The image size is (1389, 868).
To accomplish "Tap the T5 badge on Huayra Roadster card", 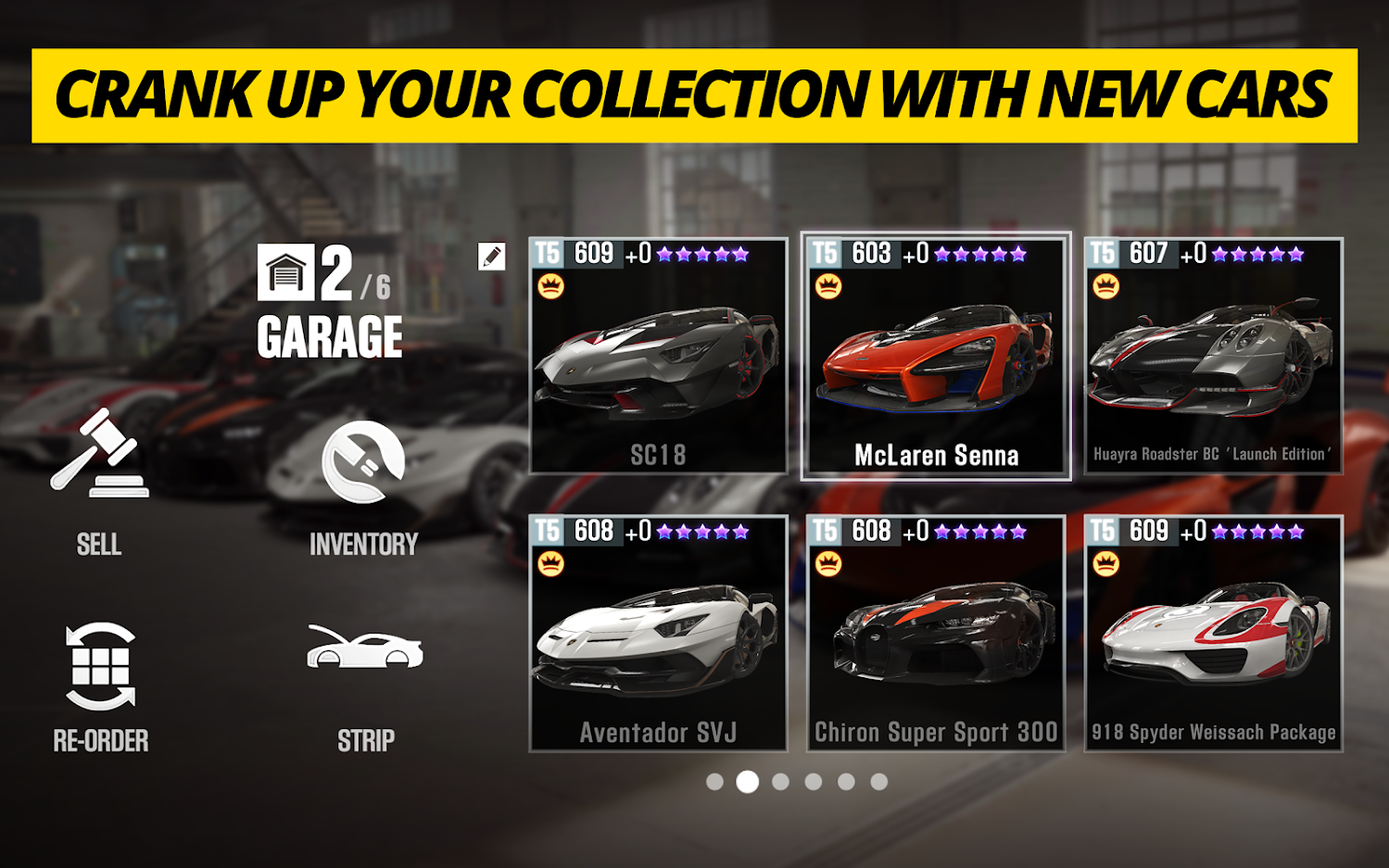I will [1105, 250].
